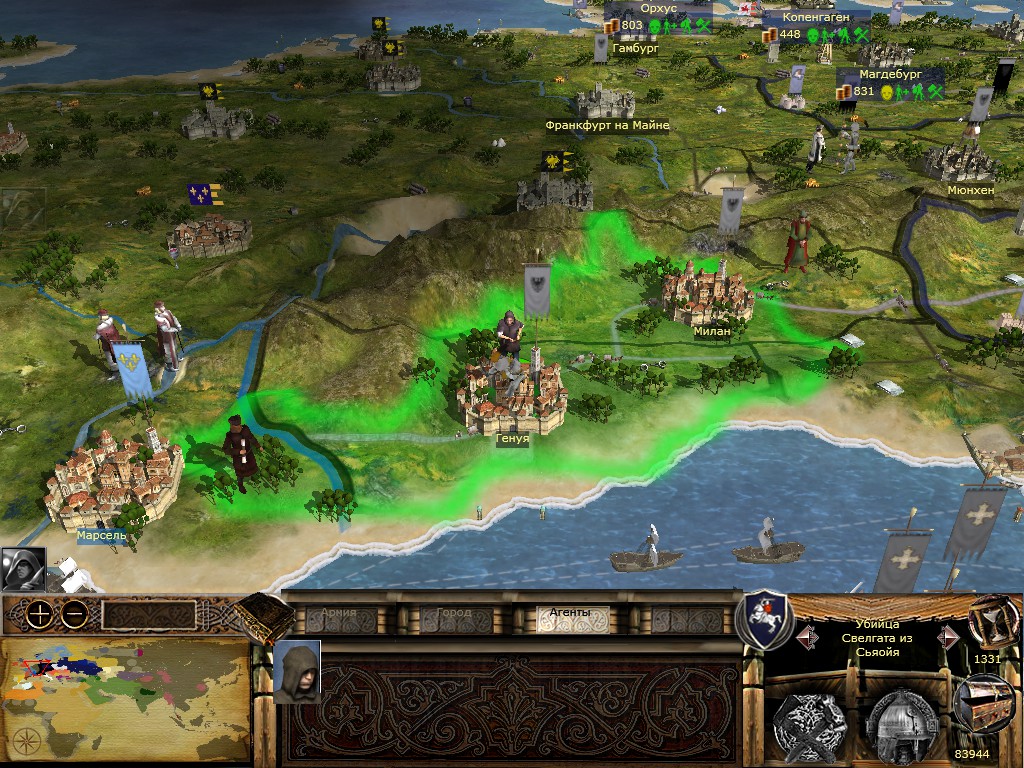1024x768 pixels.
Task: Zoom out the minimap with minus button
Action: pyautogui.click(x=73, y=614)
